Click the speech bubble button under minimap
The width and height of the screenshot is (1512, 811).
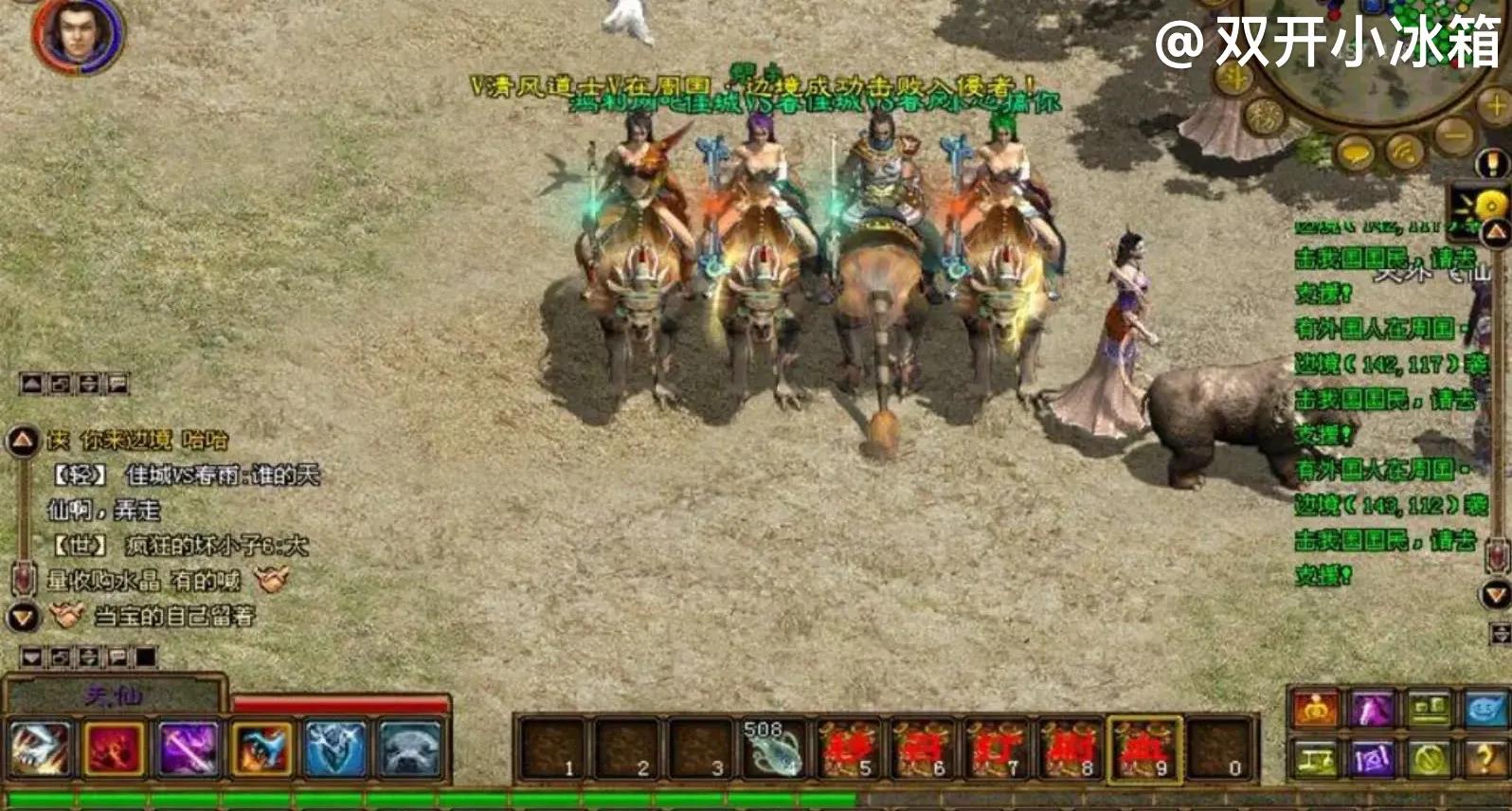1356,152
